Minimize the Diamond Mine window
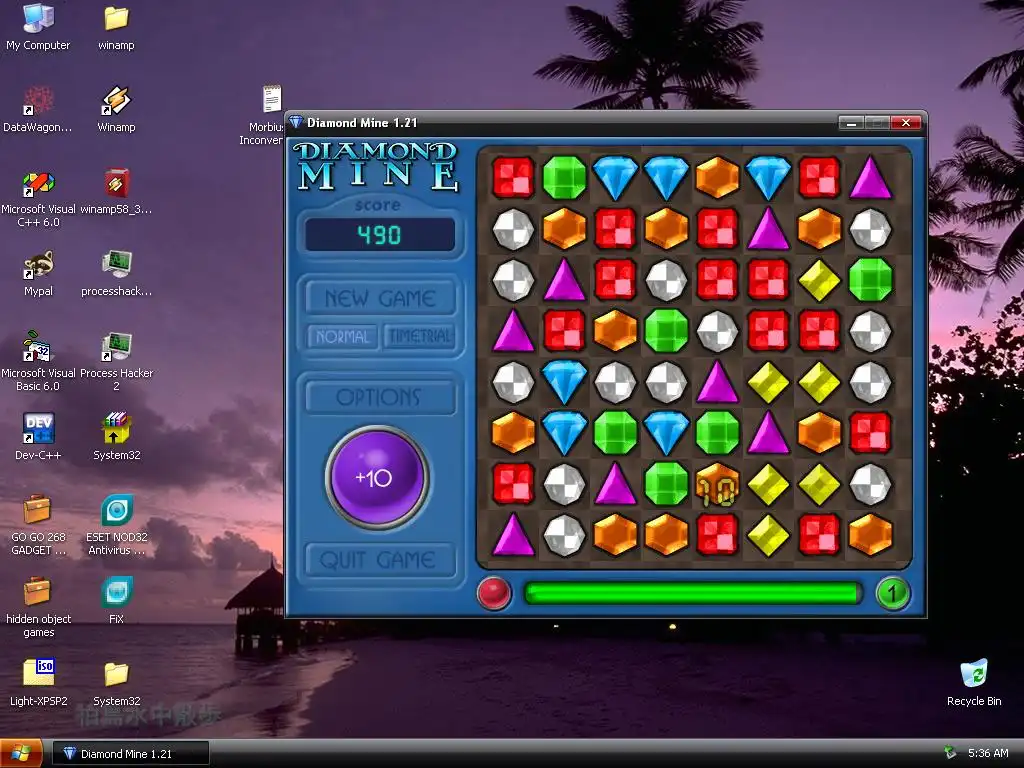Image resolution: width=1024 pixels, height=768 pixels. pyautogui.click(x=851, y=123)
